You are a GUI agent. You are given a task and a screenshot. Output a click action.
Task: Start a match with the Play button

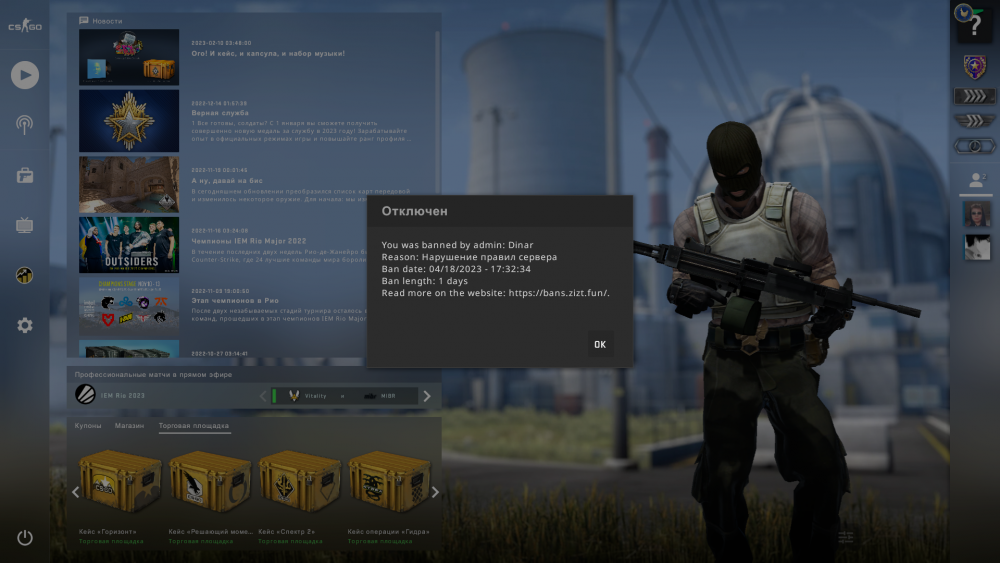25,75
